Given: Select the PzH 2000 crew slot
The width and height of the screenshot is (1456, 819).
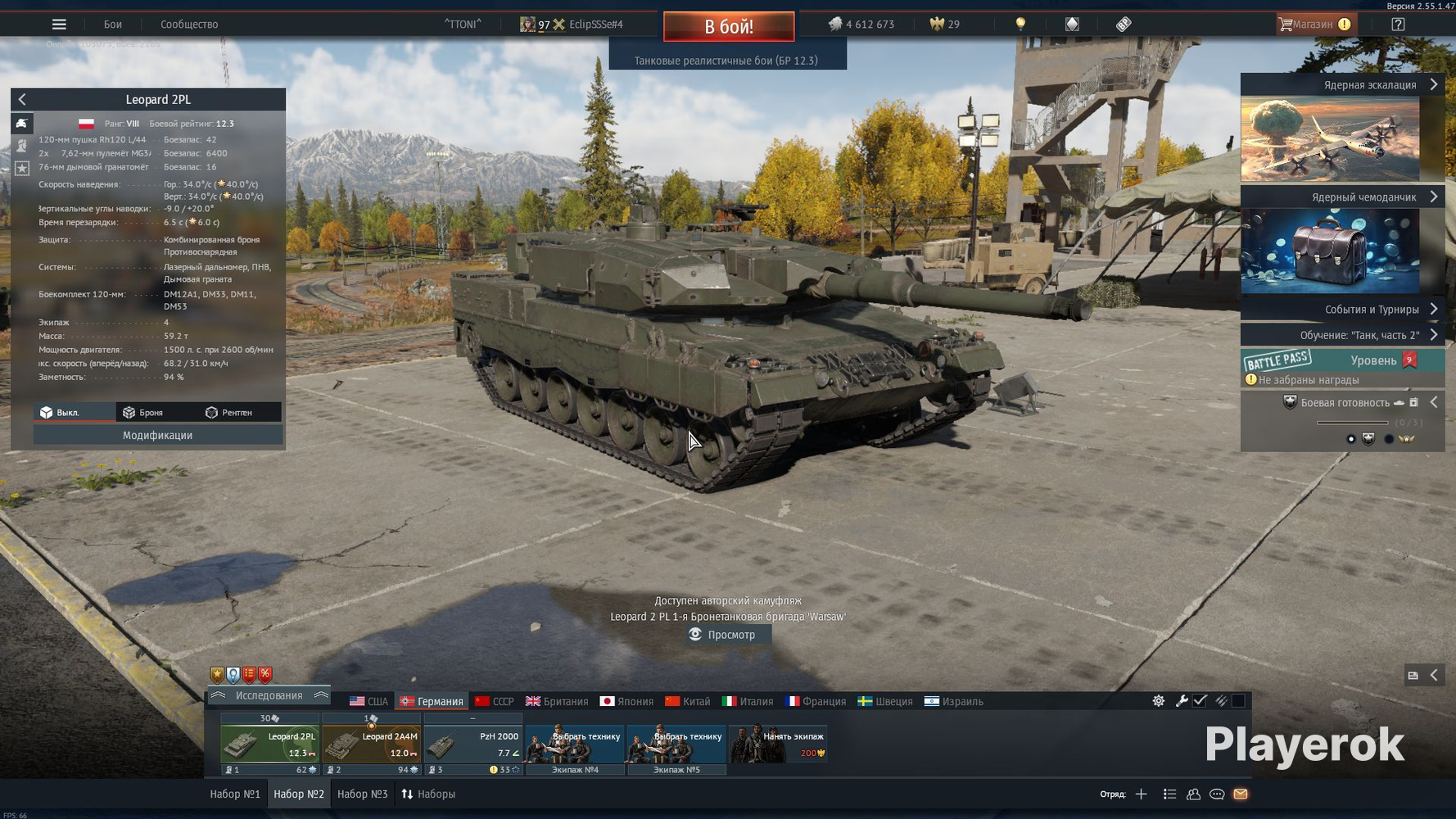Looking at the screenshot, I should (473, 744).
